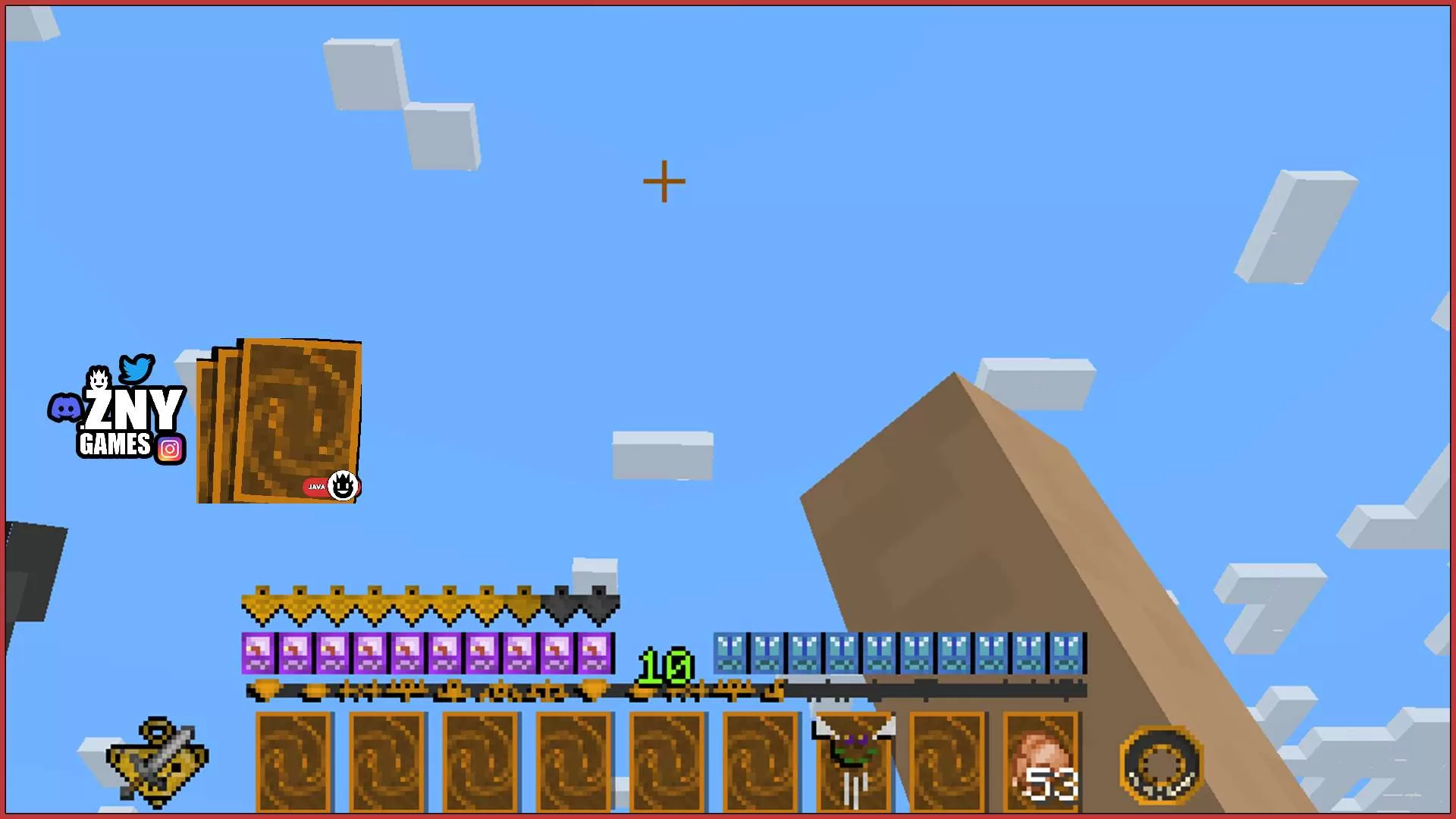Click the green level 10 number
This screenshot has width=1456, height=819.
(x=664, y=666)
